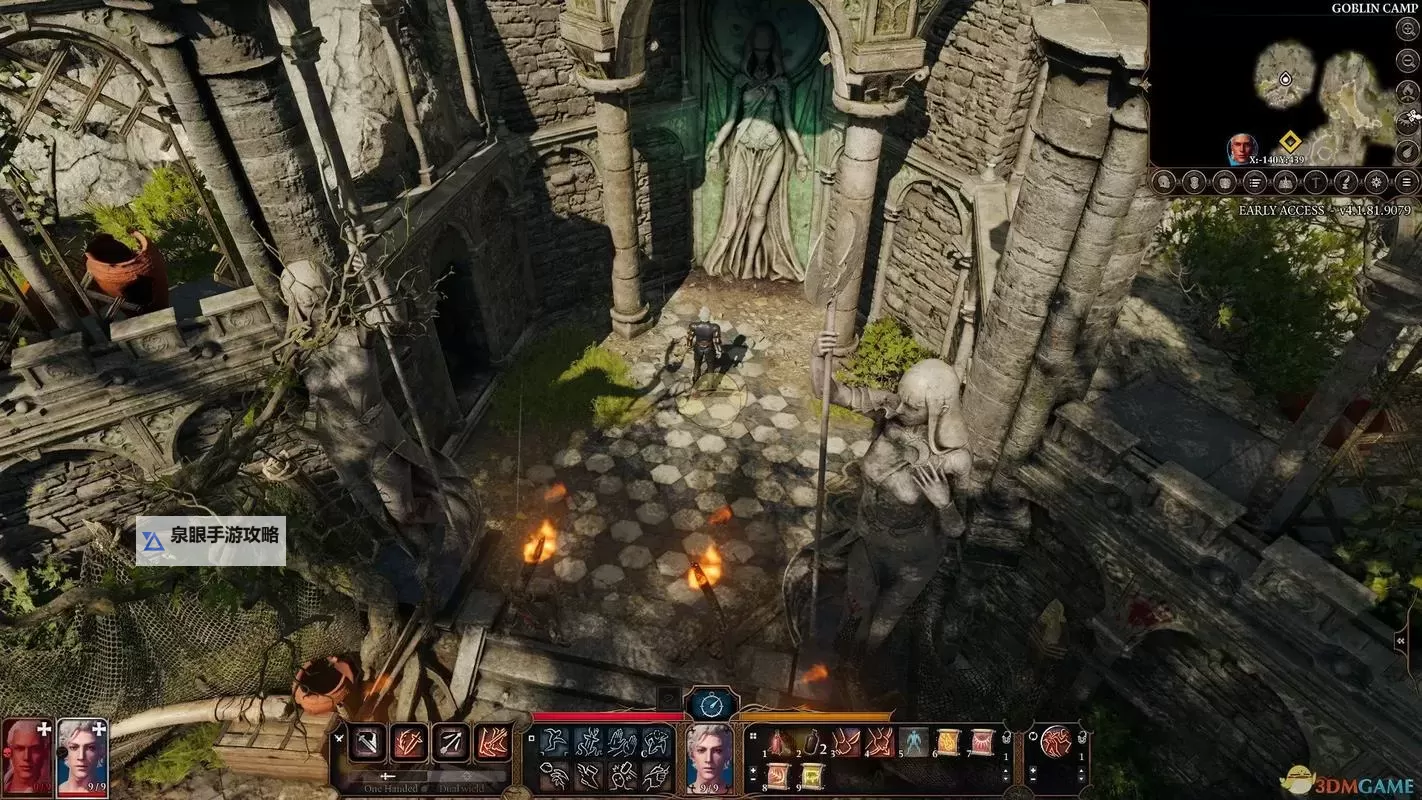Activate the round red ability on the right hotbar
Image resolution: width=1422 pixels, height=800 pixels.
point(1054,742)
